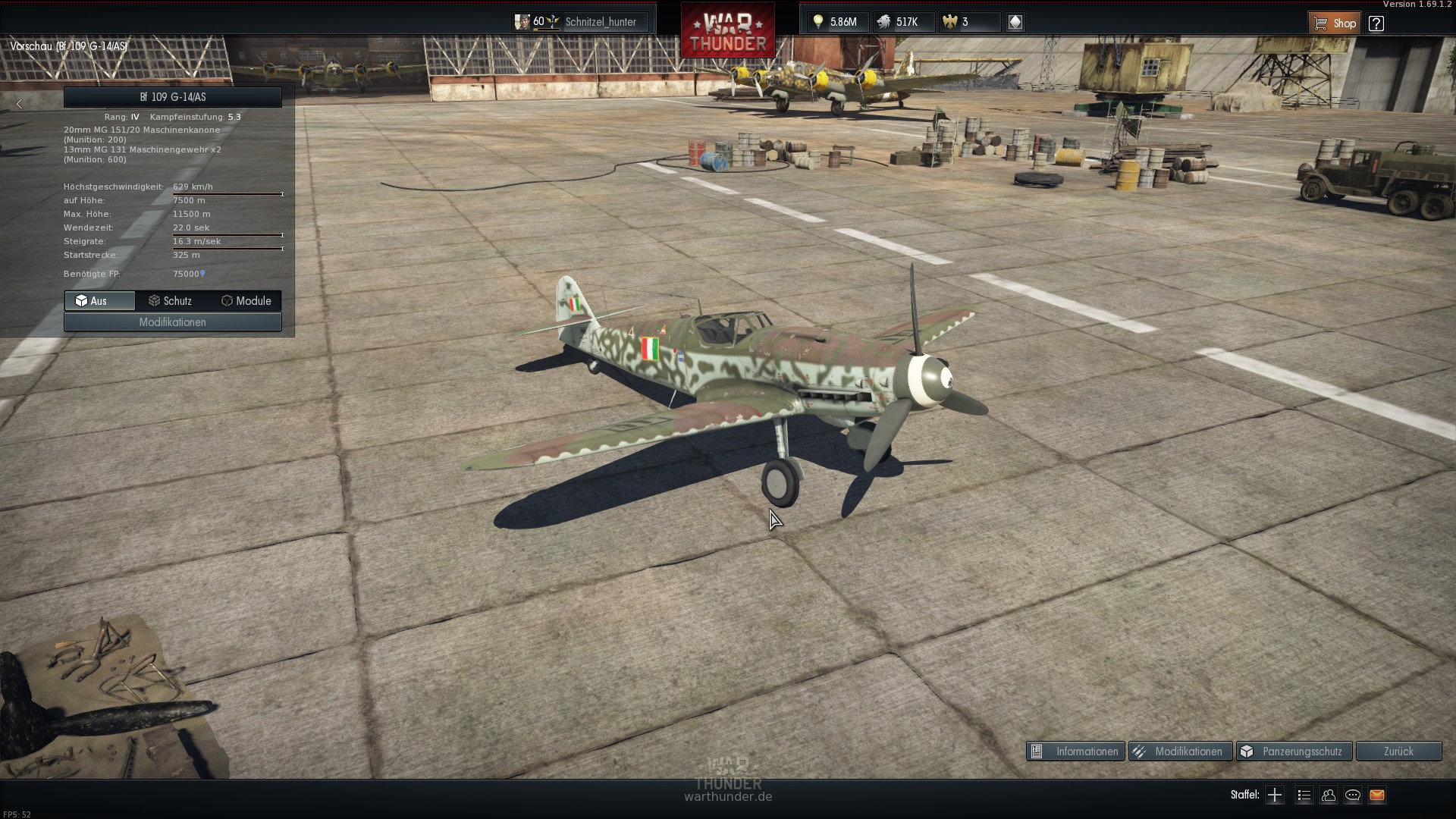Click the question mark help button
This screenshot has width=1456, height=819.
tap(1376, 23)
